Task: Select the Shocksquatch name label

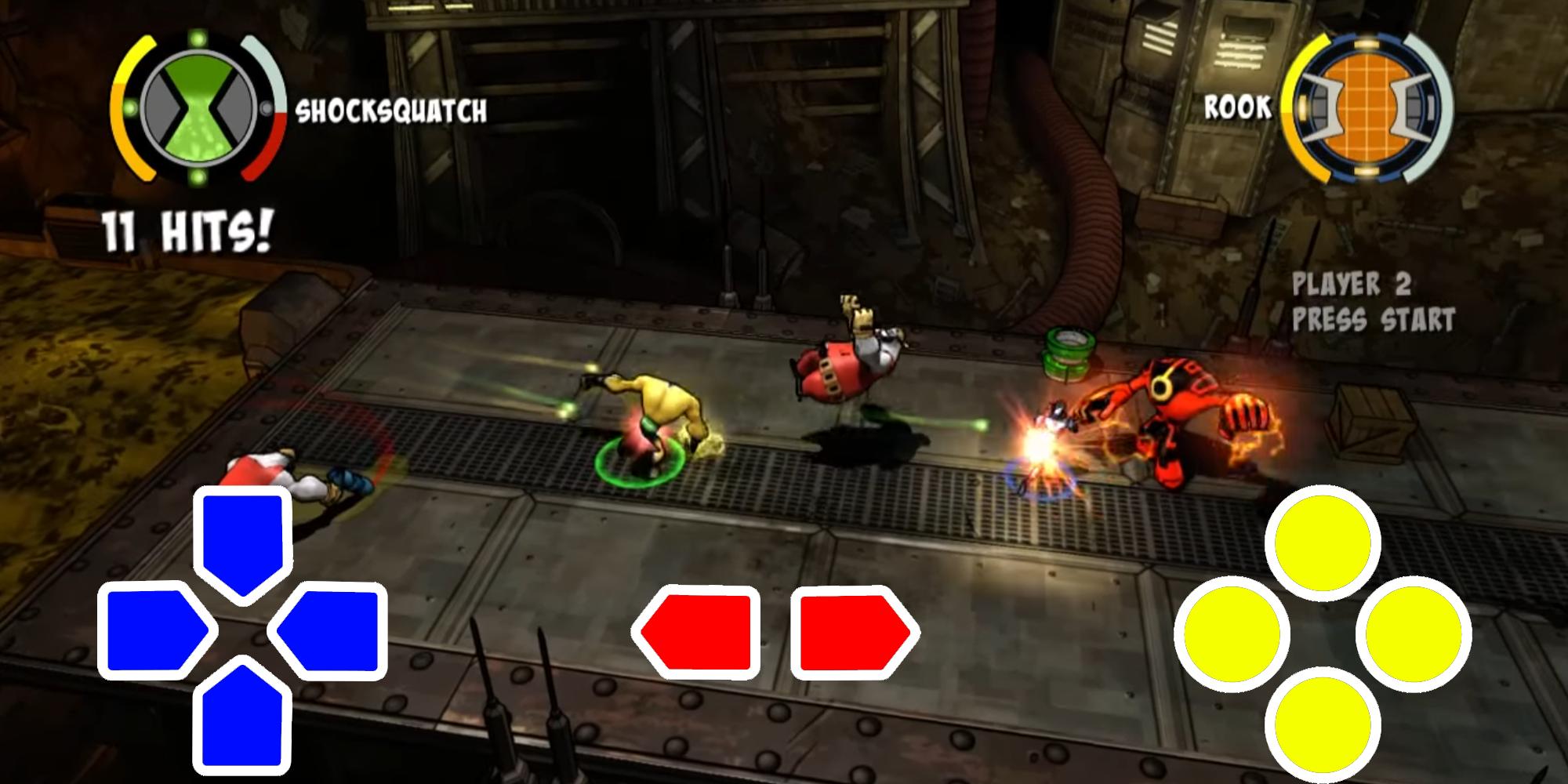Action: coord(392,111)
